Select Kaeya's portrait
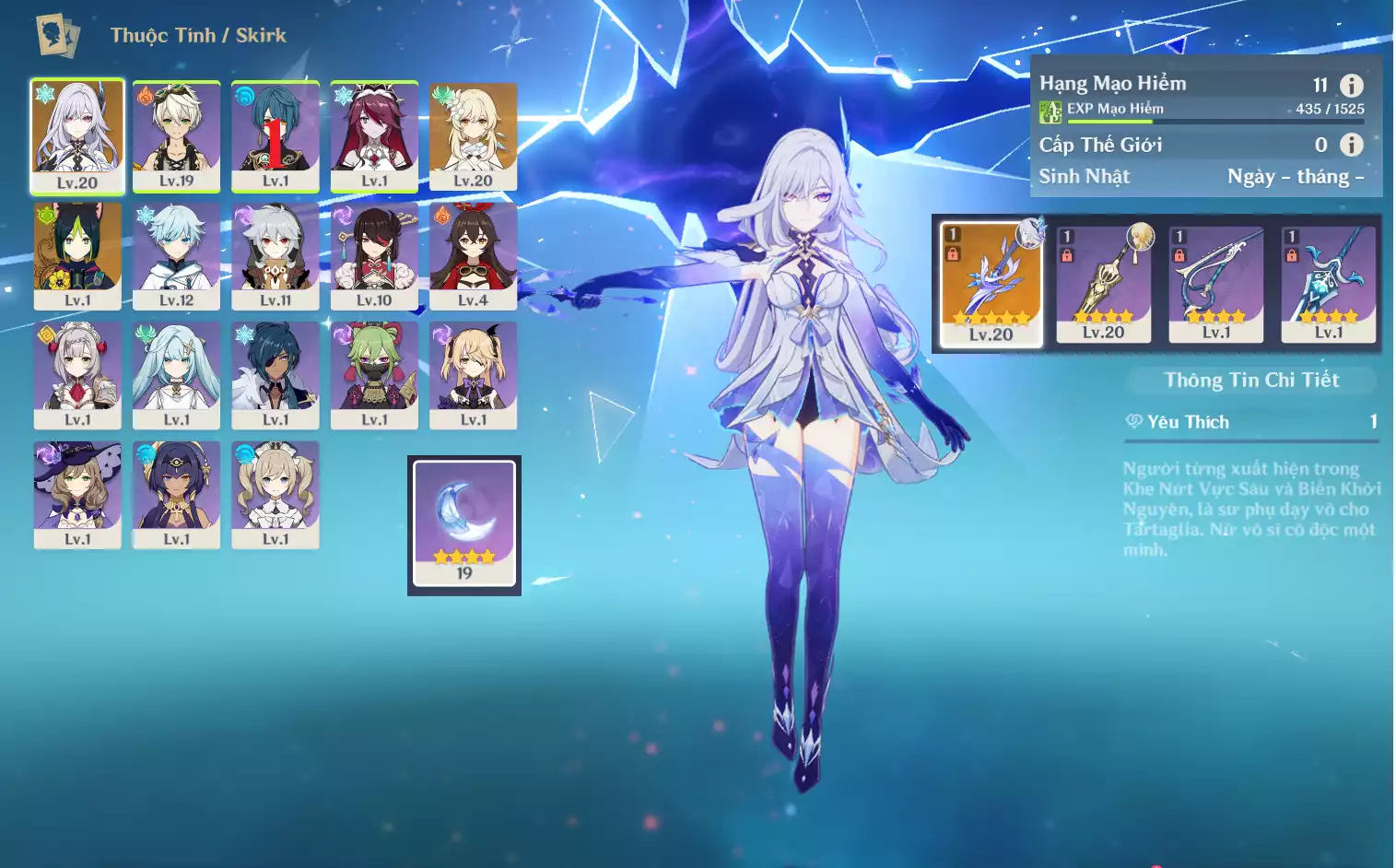The image size is (1396, 868). coord(275,374)
